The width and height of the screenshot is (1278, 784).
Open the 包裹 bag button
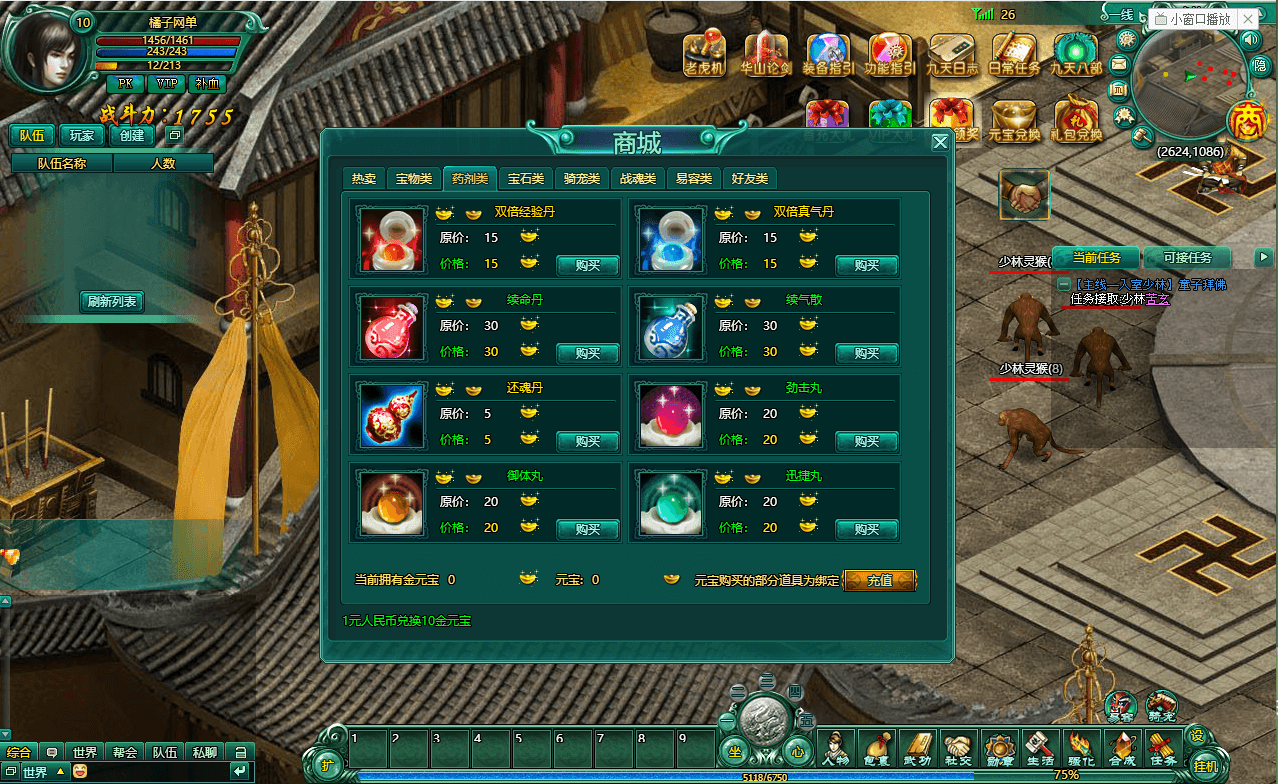pos(877,748)
